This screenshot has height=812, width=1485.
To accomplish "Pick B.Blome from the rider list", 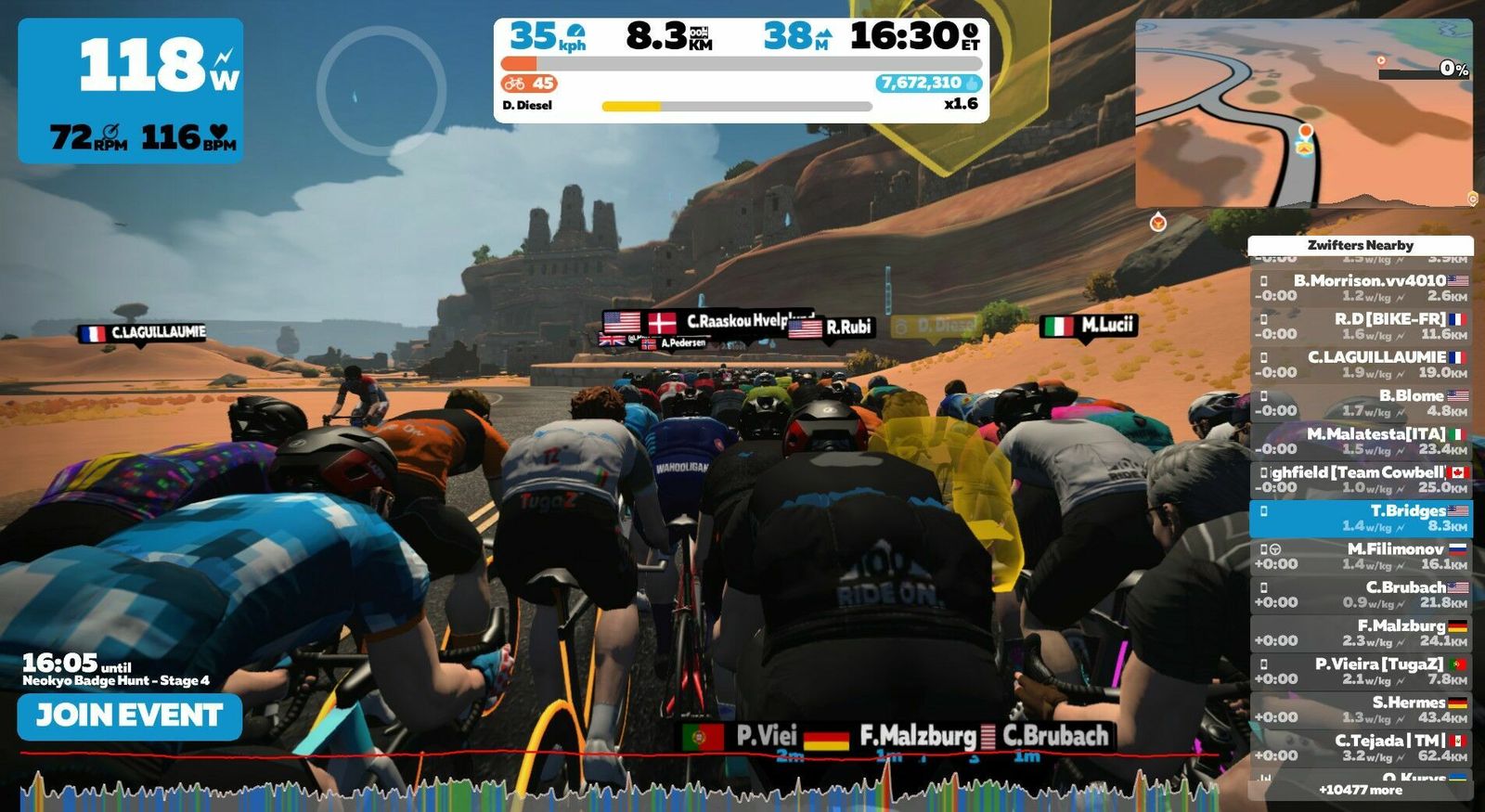I will (x=1361, y=403).
